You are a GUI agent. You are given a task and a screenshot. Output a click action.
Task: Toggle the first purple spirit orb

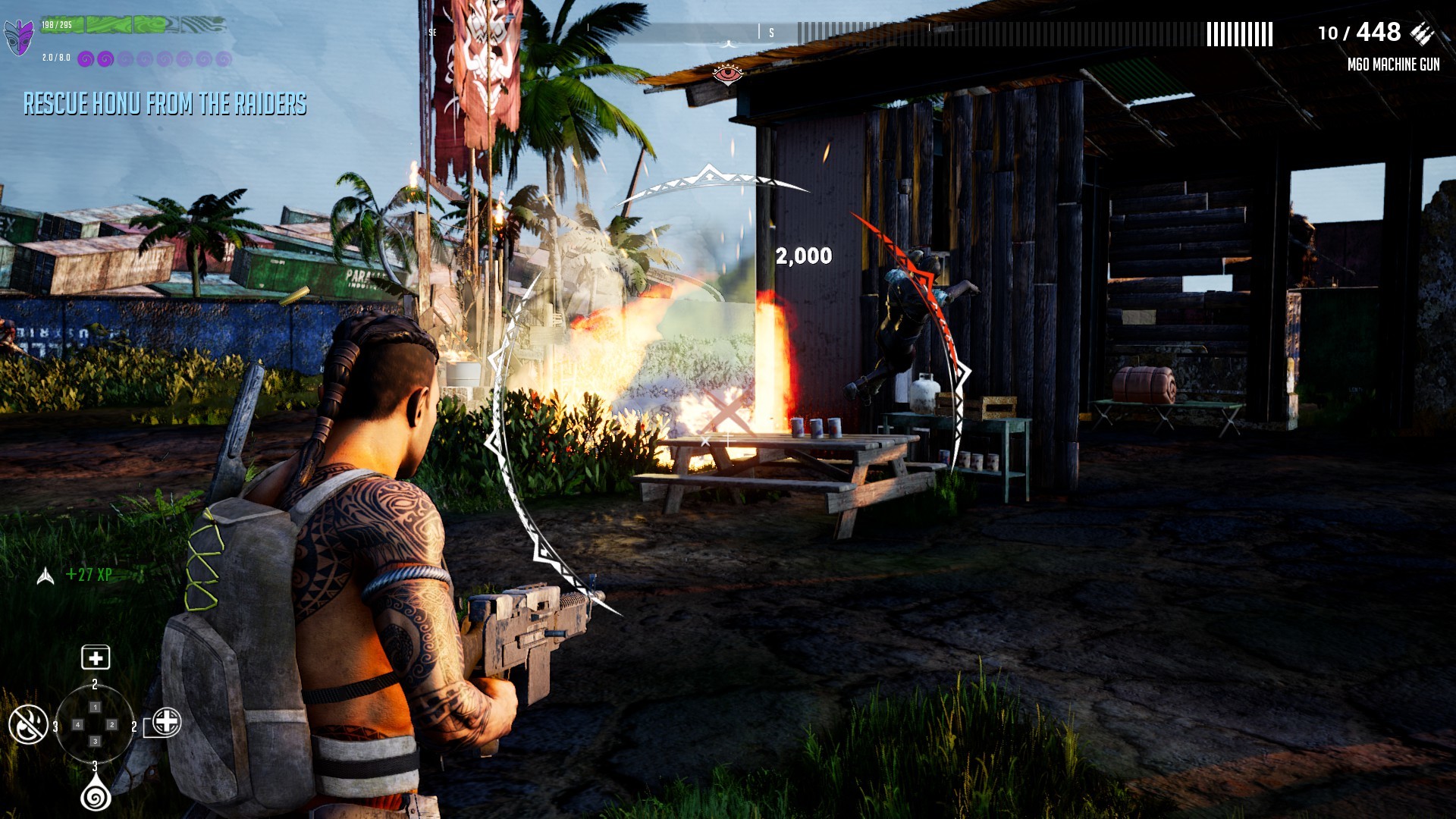(85, 58)
